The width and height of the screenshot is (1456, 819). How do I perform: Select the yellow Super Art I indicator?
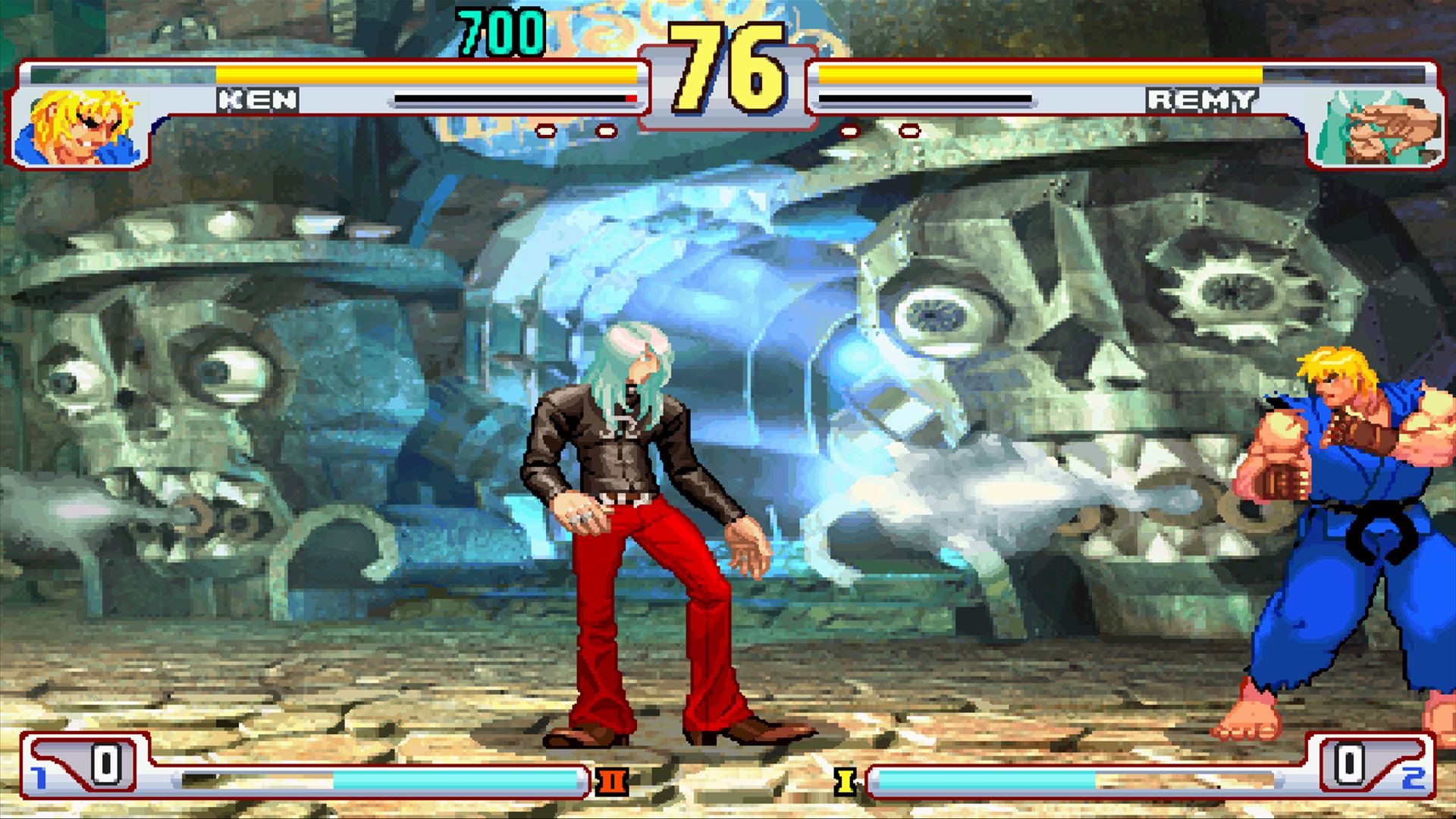pyautogui.click(x=845, y=780)
